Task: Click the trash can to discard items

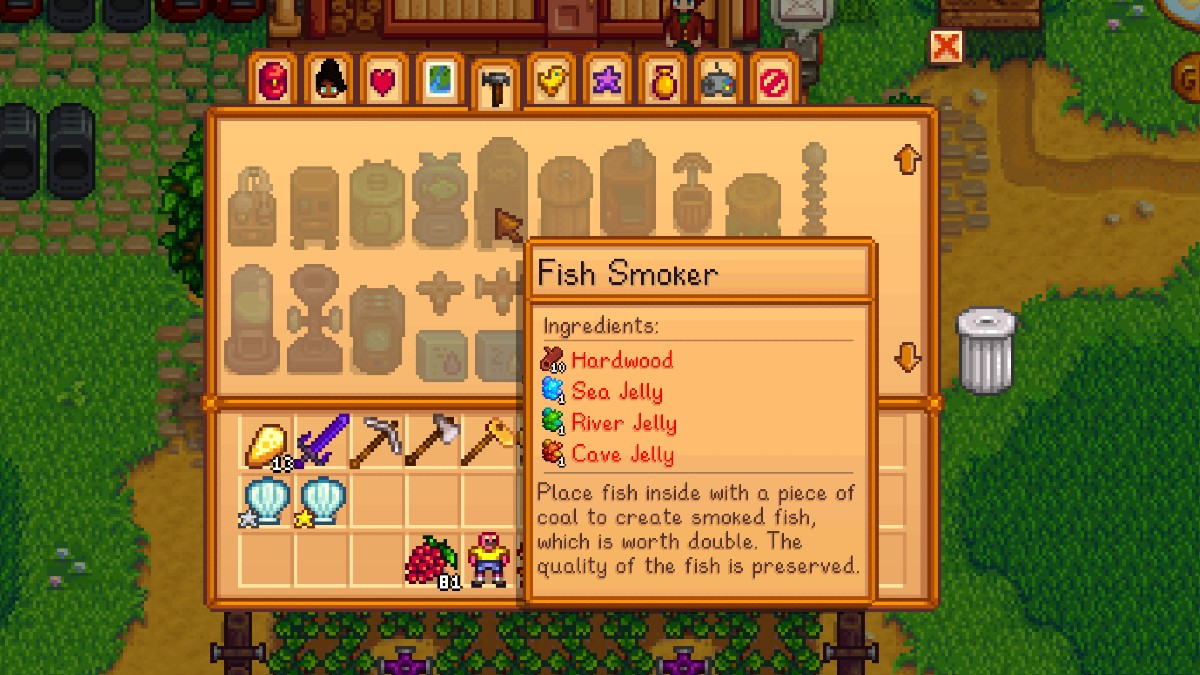Action: point(986,349)
